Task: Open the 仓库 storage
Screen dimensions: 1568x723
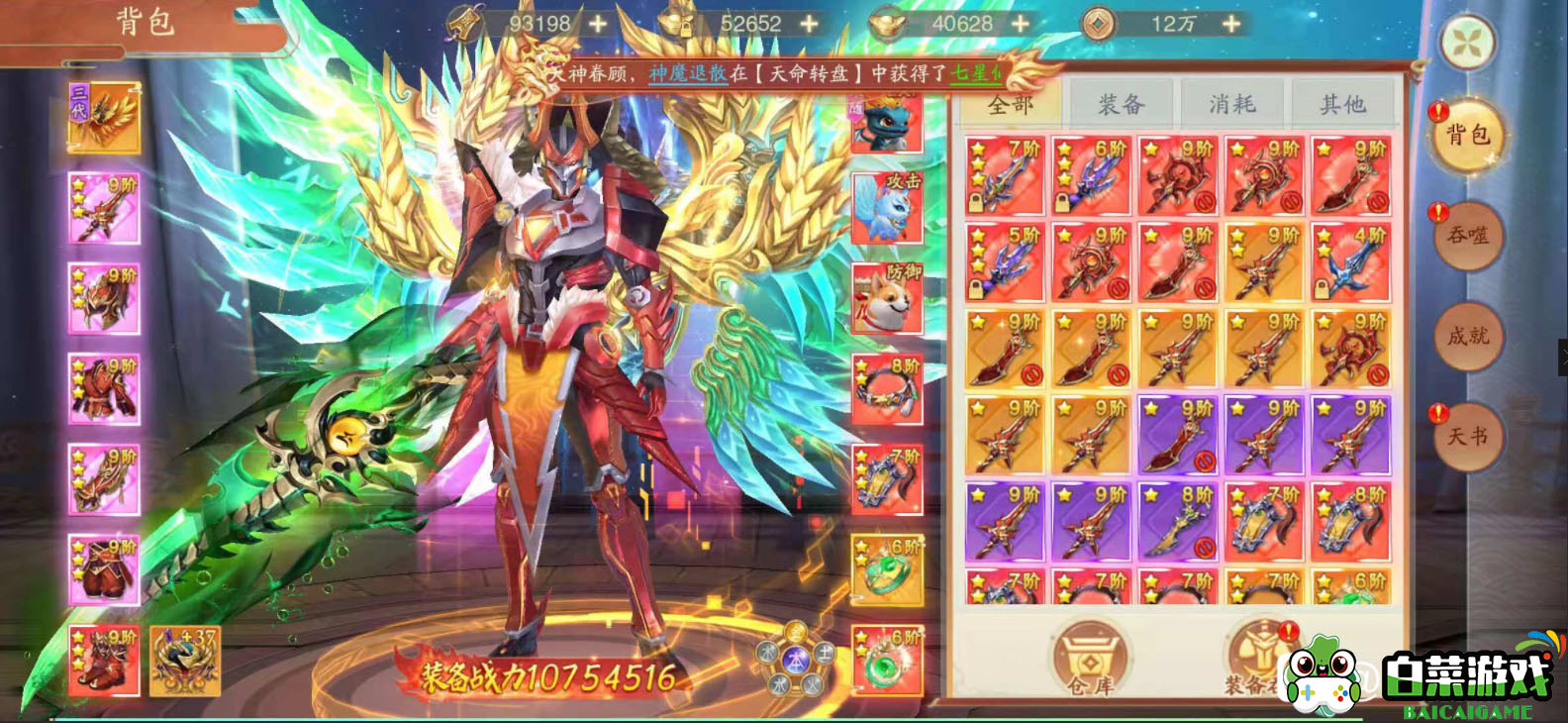Action: (1089, 657)
